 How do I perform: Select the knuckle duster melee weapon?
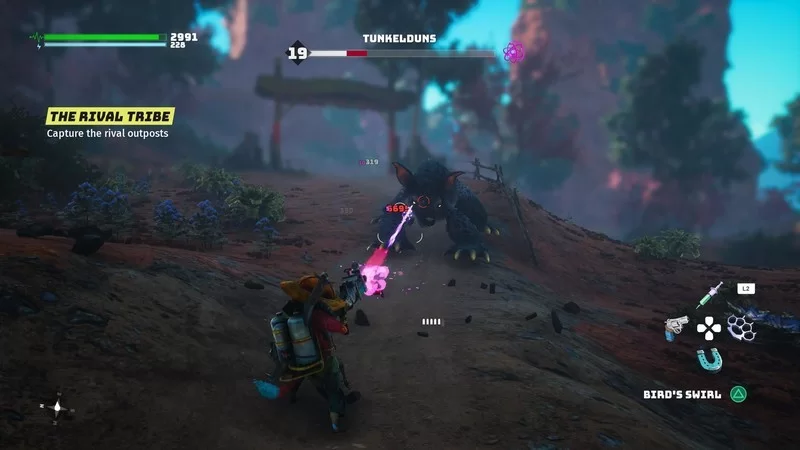click(x=739, y=326)
